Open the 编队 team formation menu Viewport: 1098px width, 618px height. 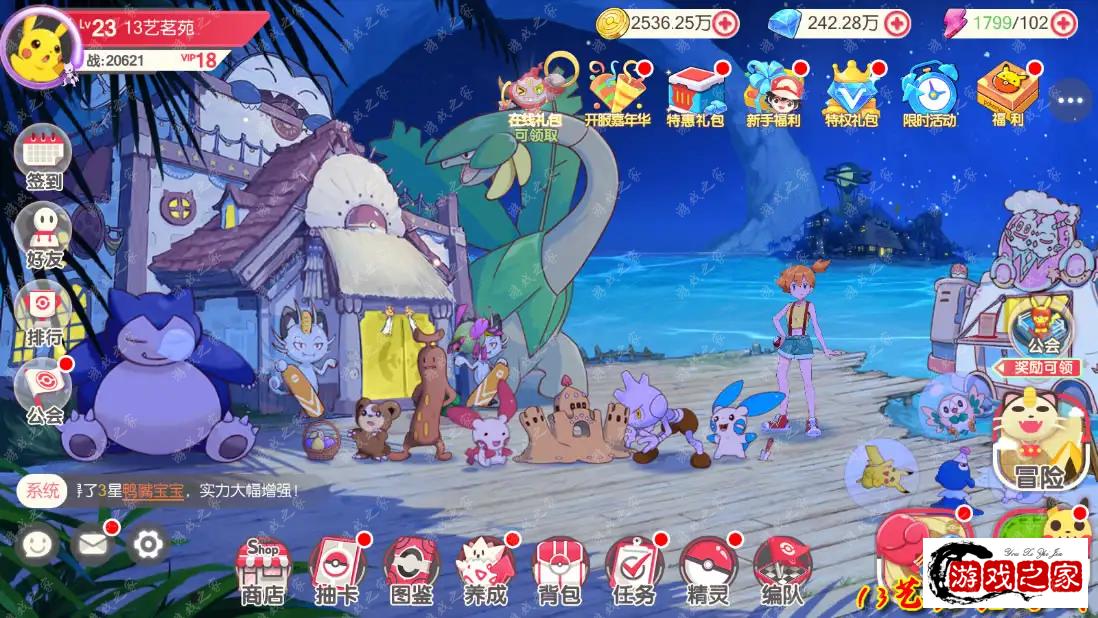[x=781, y=570]
